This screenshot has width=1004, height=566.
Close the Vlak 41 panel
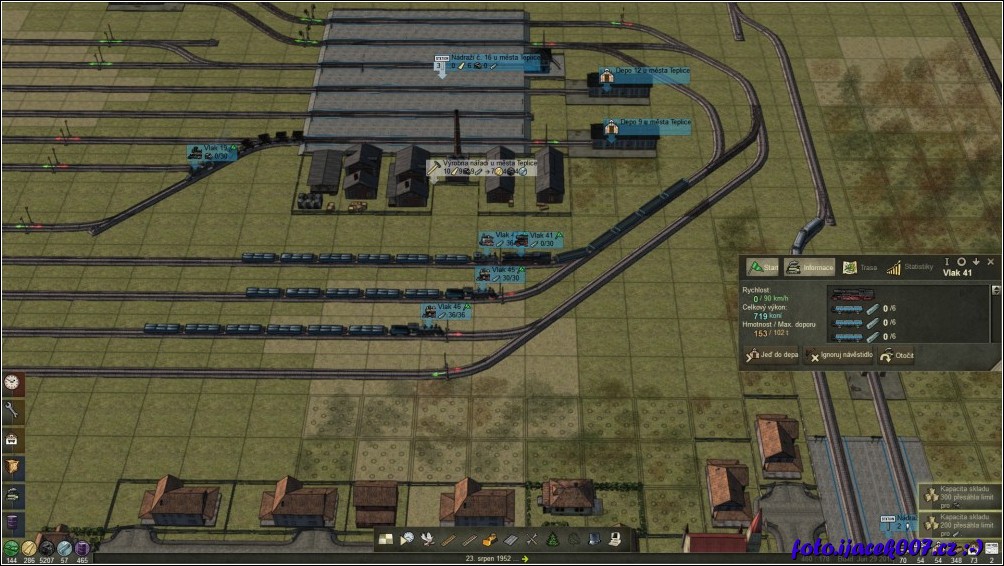990,261
